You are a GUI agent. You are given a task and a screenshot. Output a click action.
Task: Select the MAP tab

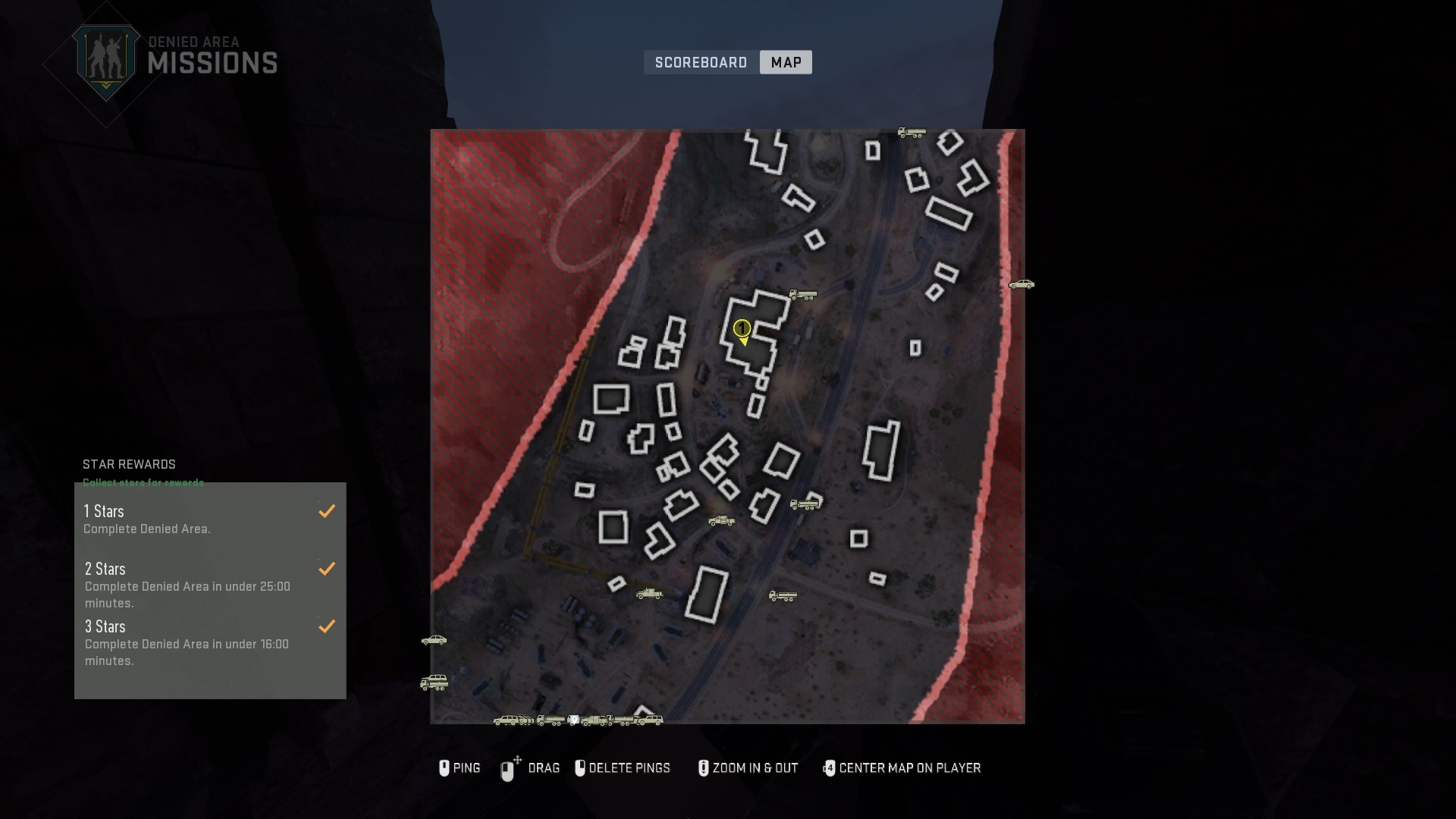coord(786,62)
